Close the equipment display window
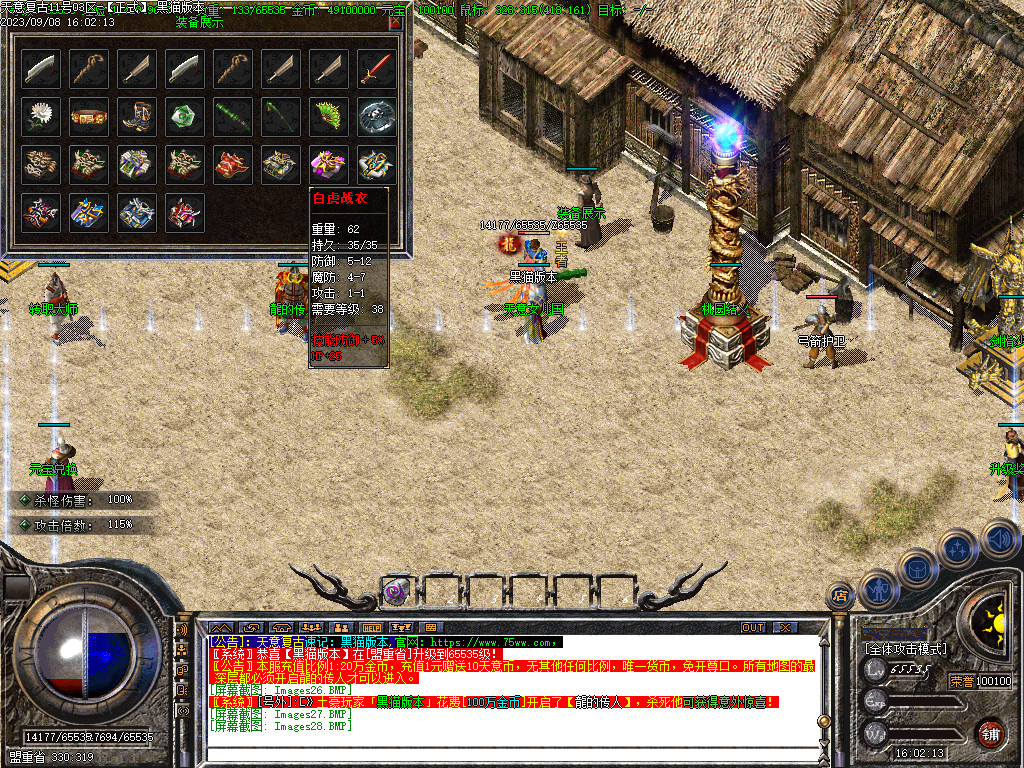This screenshot has width=1024, height=768. click(x=395, y=22)
